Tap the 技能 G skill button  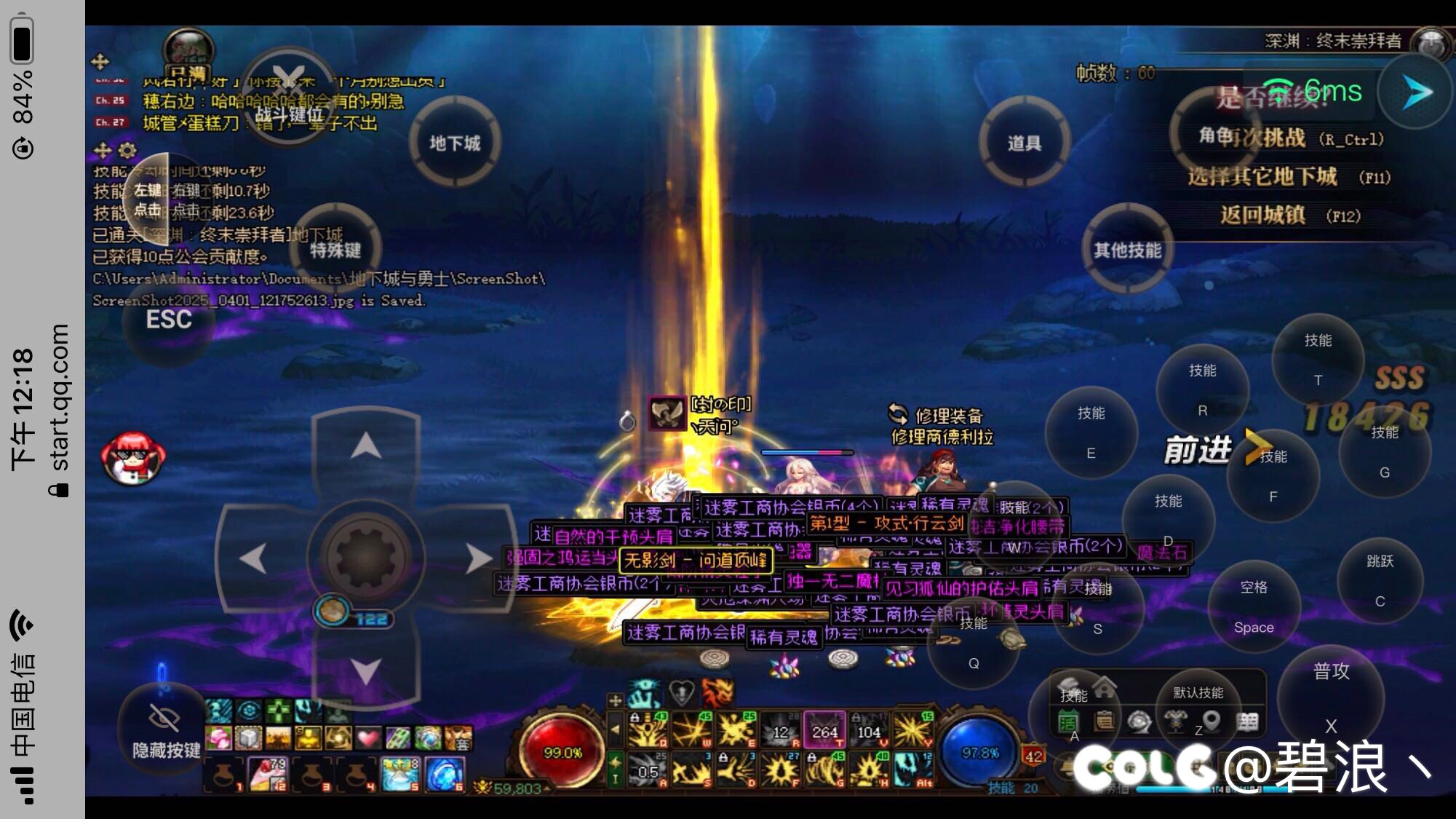[1384, 452]
